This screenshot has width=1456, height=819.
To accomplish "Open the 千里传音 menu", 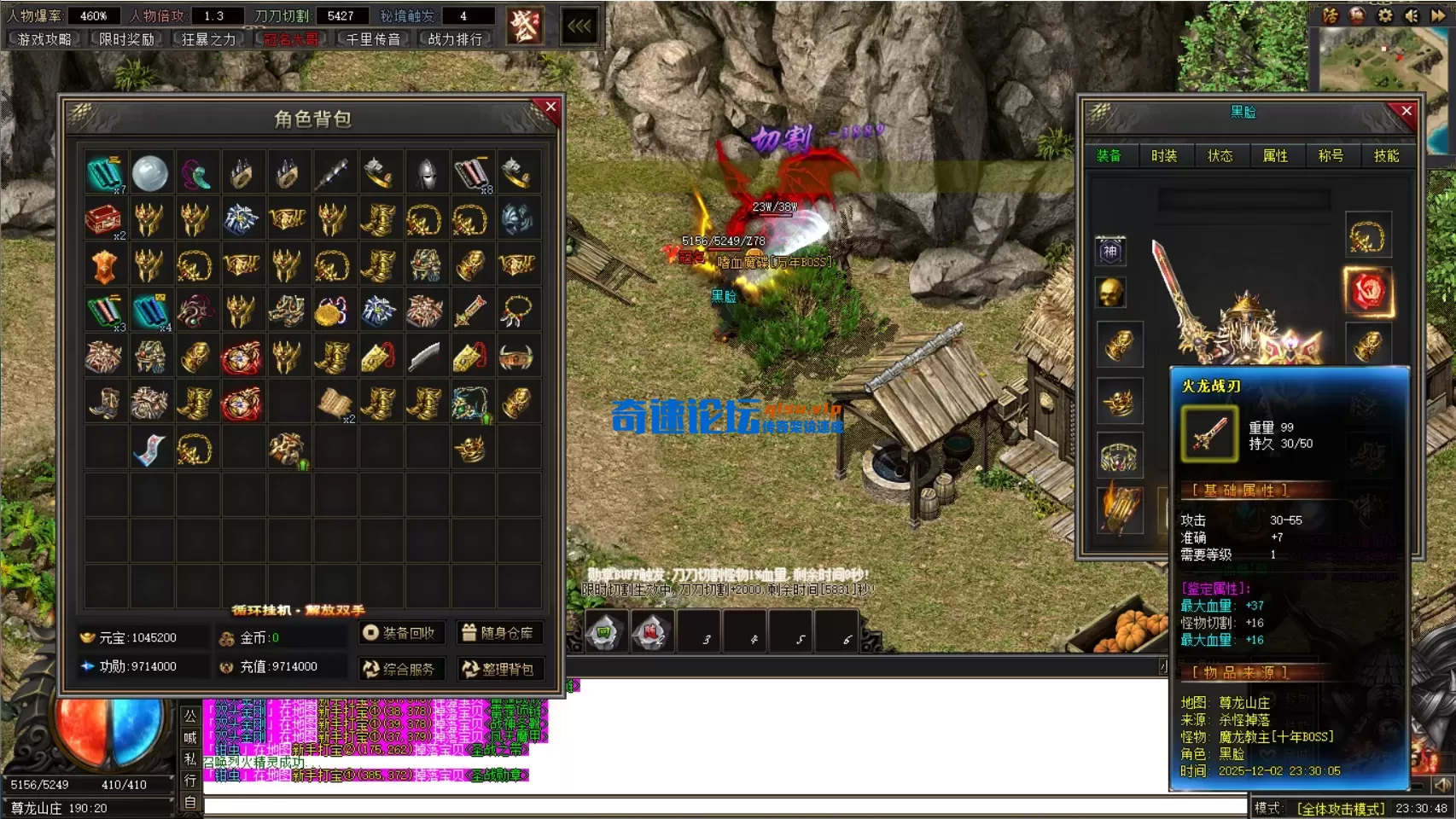I will coord(372,39).
